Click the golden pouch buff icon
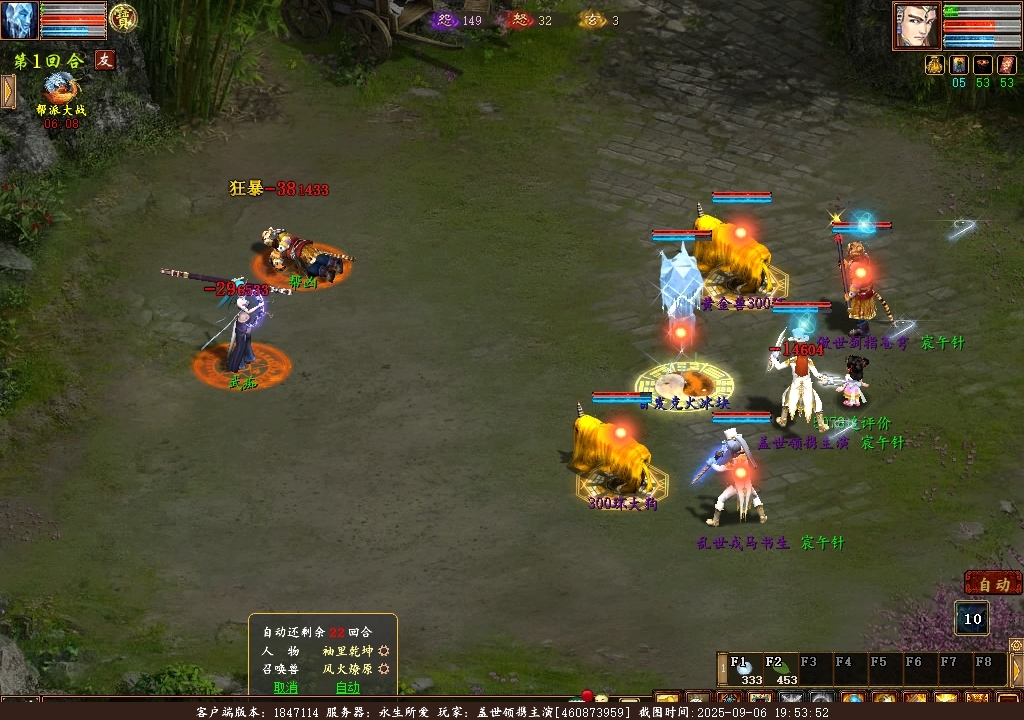 (x=935, y=65)
